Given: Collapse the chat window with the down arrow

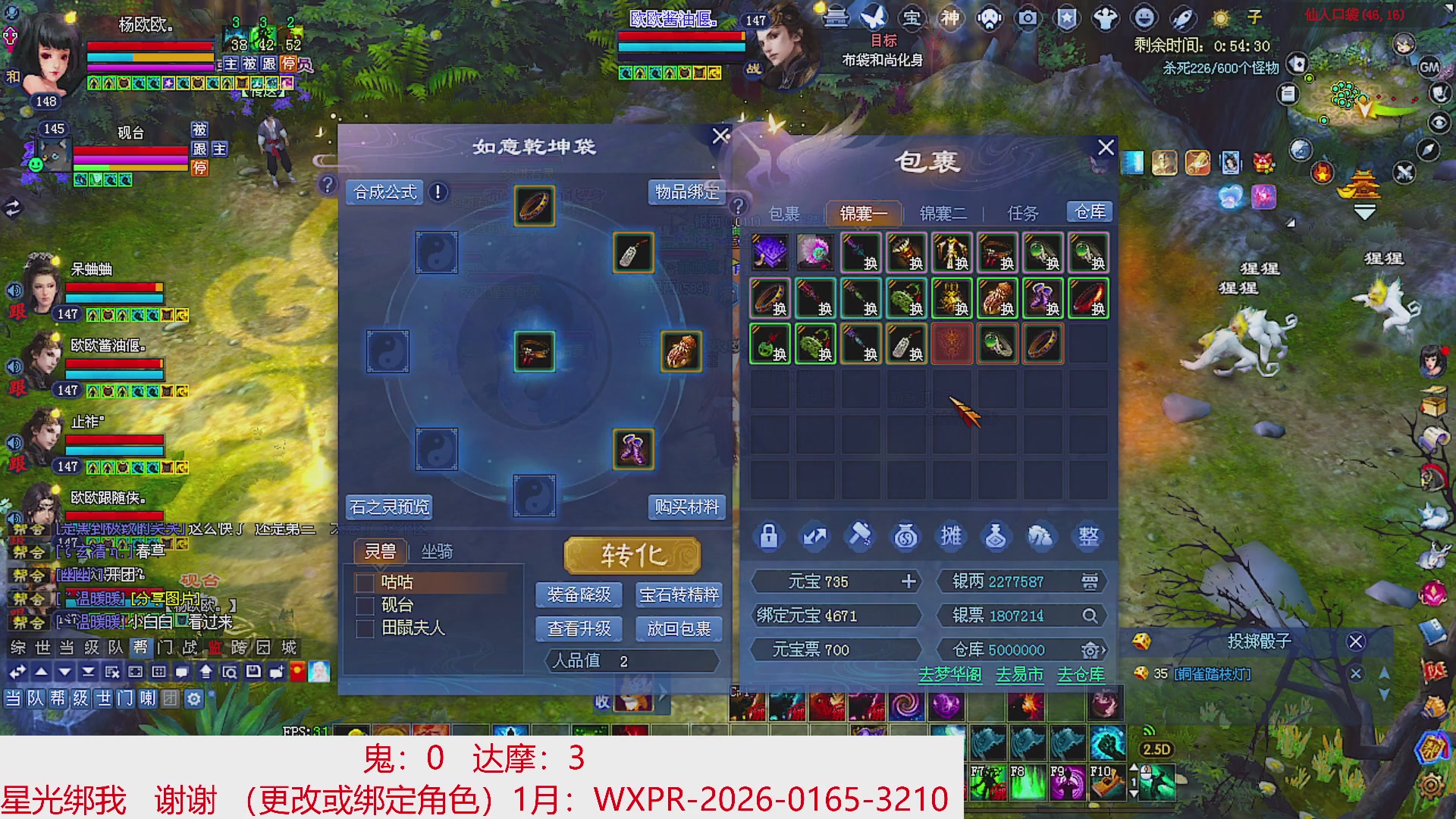Looking at the screenshot, I should [x=64, y=671].
